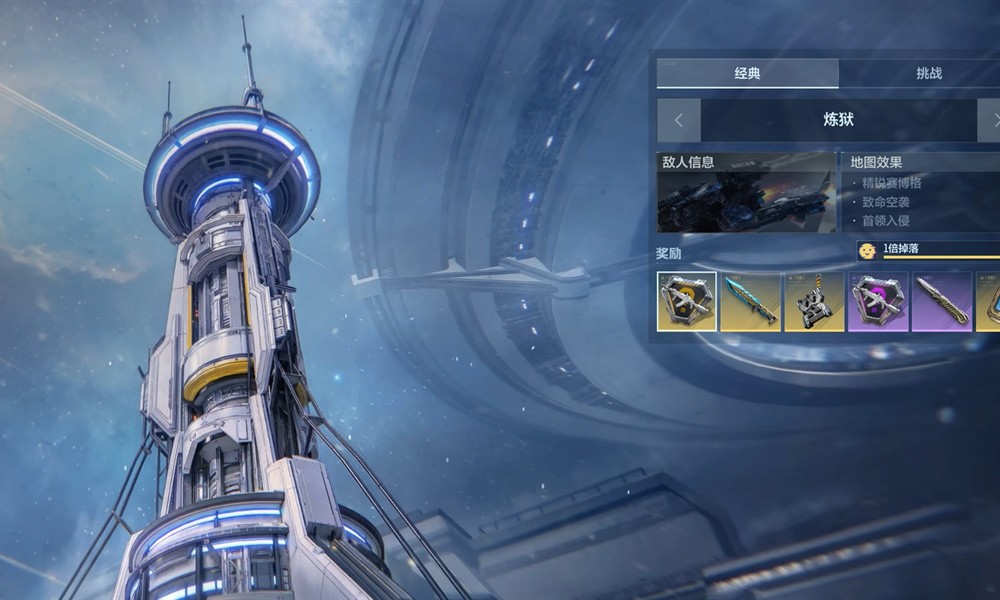Select the hanging metal charm reward
Screen dimensions: 1000x600
814,301
